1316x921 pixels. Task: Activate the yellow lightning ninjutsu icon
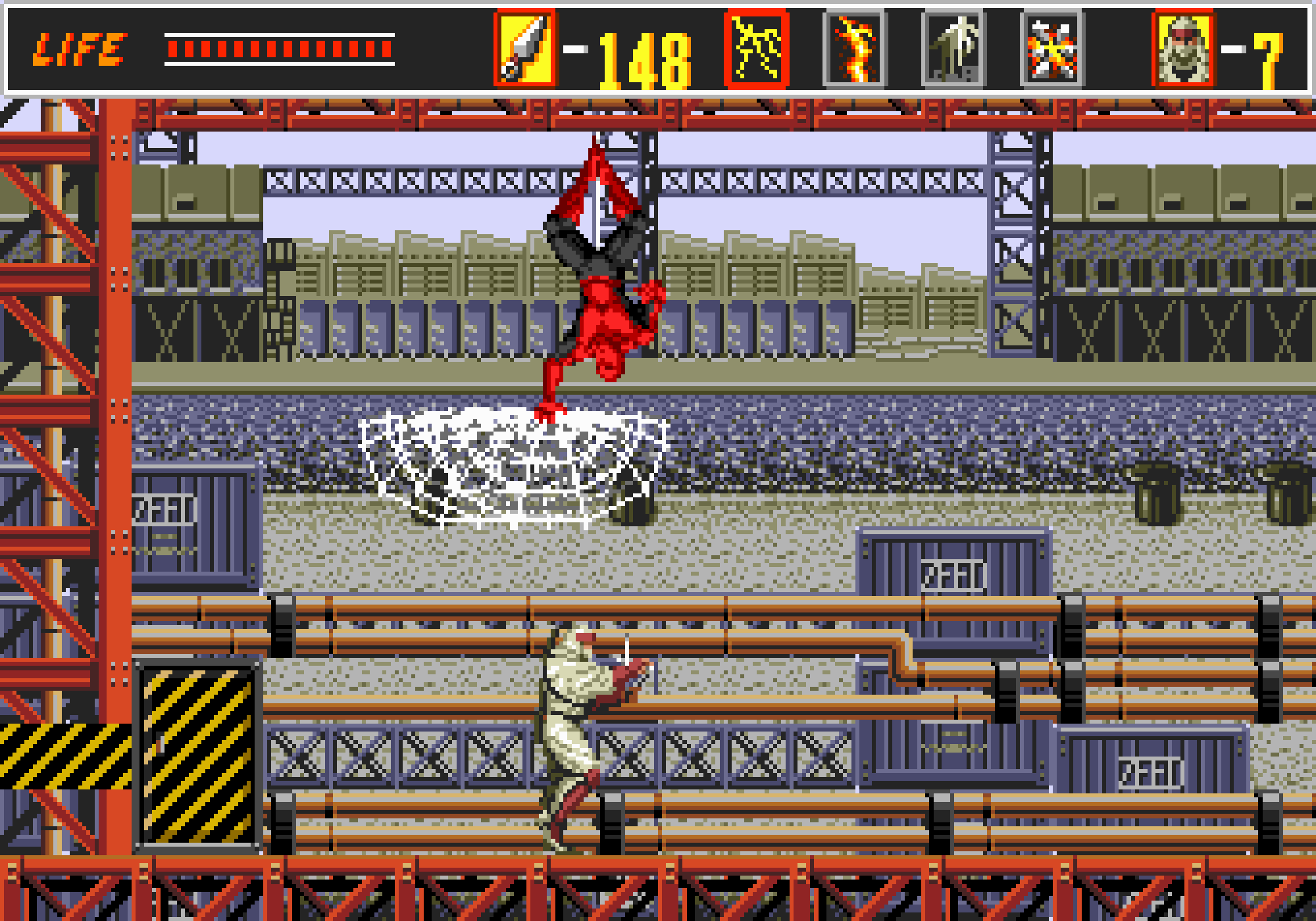click(756, 49)
